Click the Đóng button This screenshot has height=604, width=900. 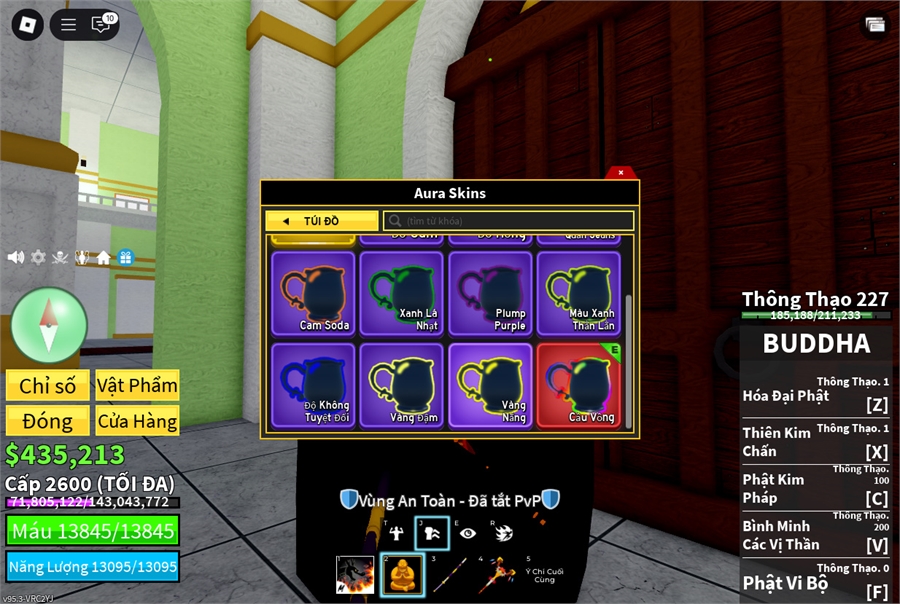47,420
